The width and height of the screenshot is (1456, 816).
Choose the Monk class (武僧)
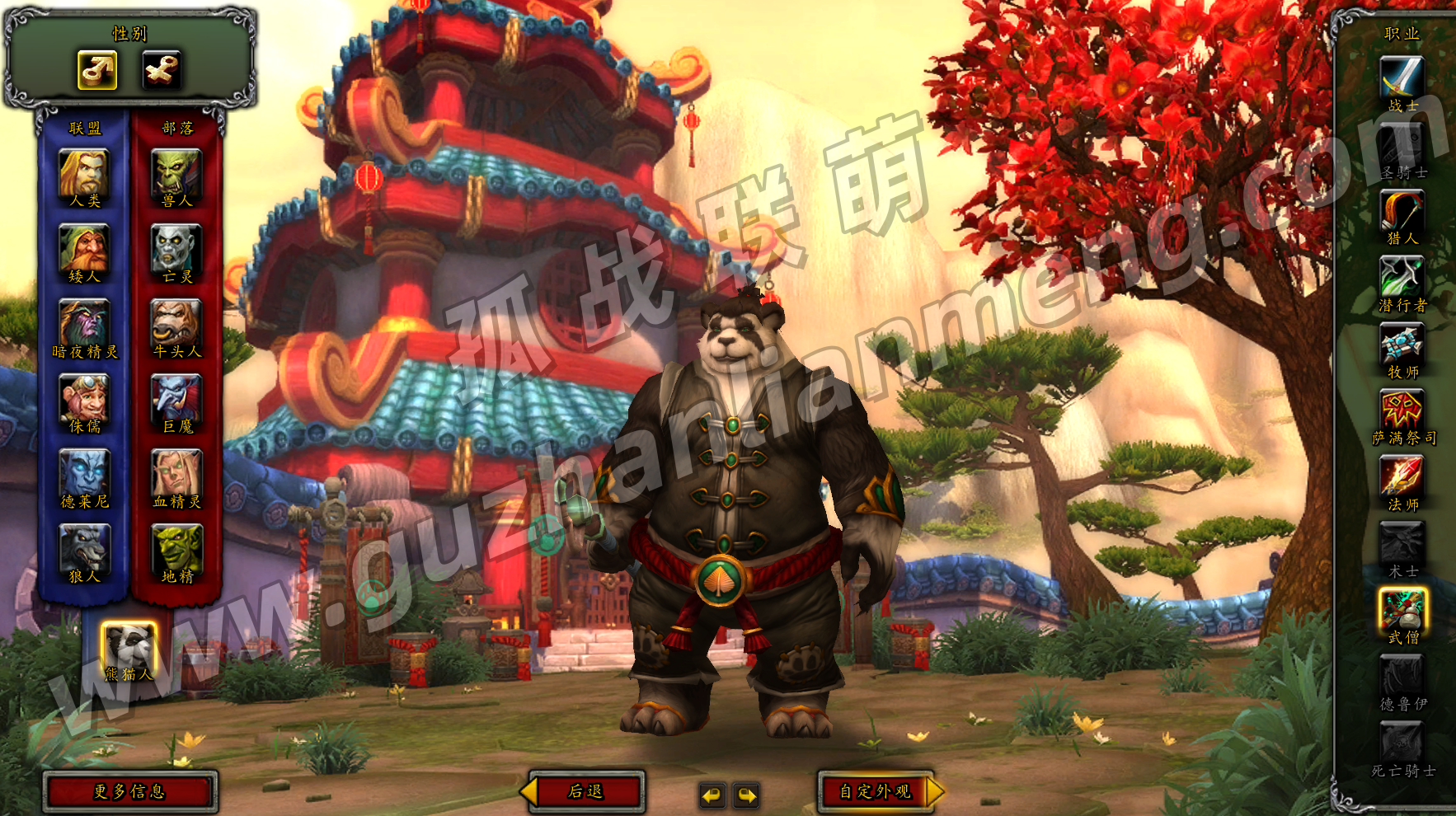[x=1402, y=610]
